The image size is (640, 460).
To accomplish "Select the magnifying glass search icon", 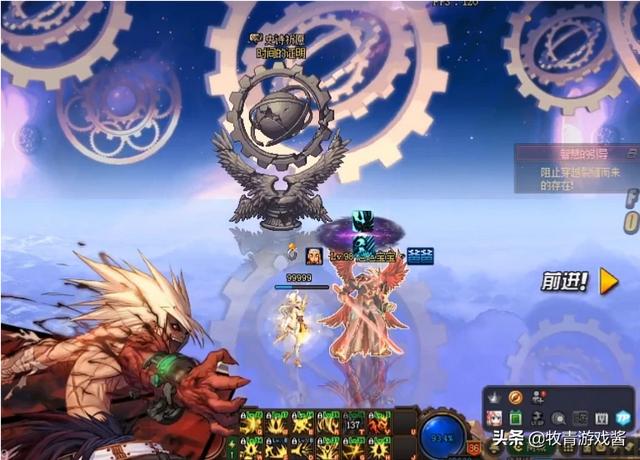I will point(561,418).
